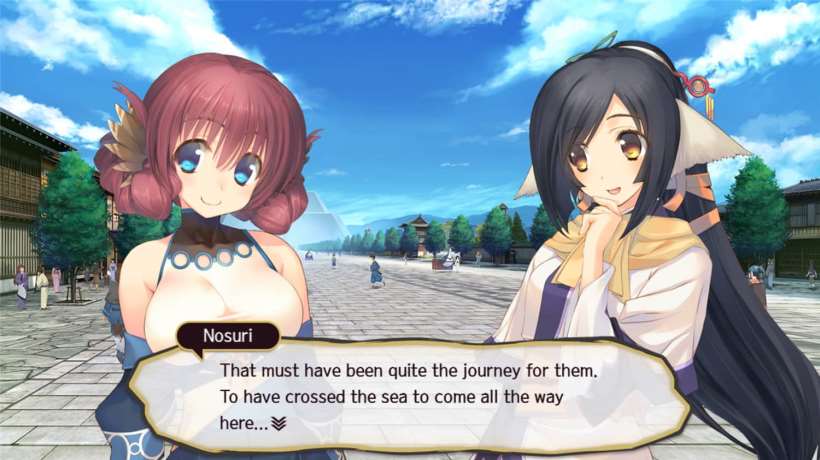Click Nosuri's dialogue text box to continue
820x460 pixels.
420,395
